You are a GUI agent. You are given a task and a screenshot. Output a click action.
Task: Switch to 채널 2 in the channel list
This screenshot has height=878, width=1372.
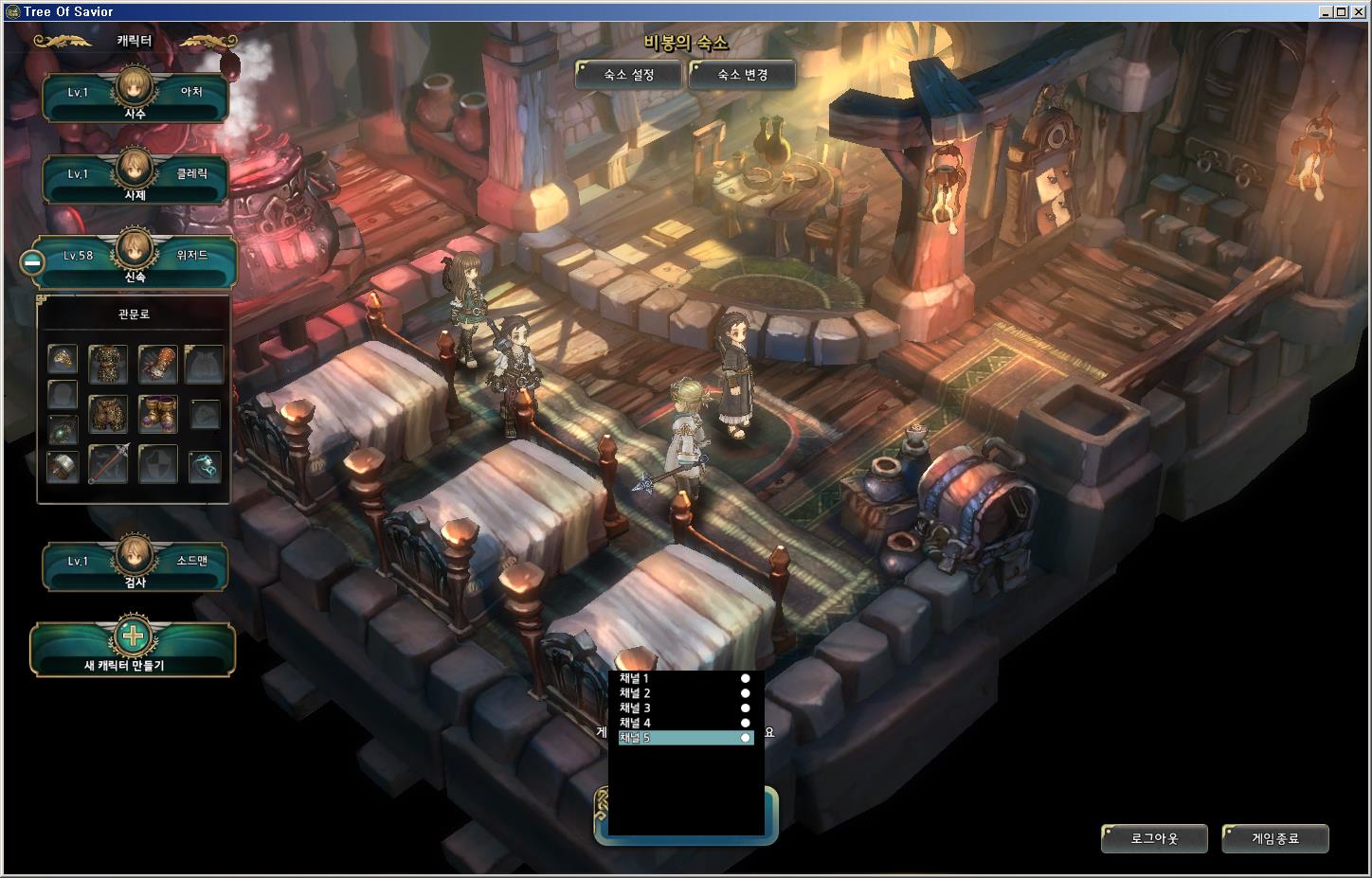pyautogui.click(x=684, y=693)
